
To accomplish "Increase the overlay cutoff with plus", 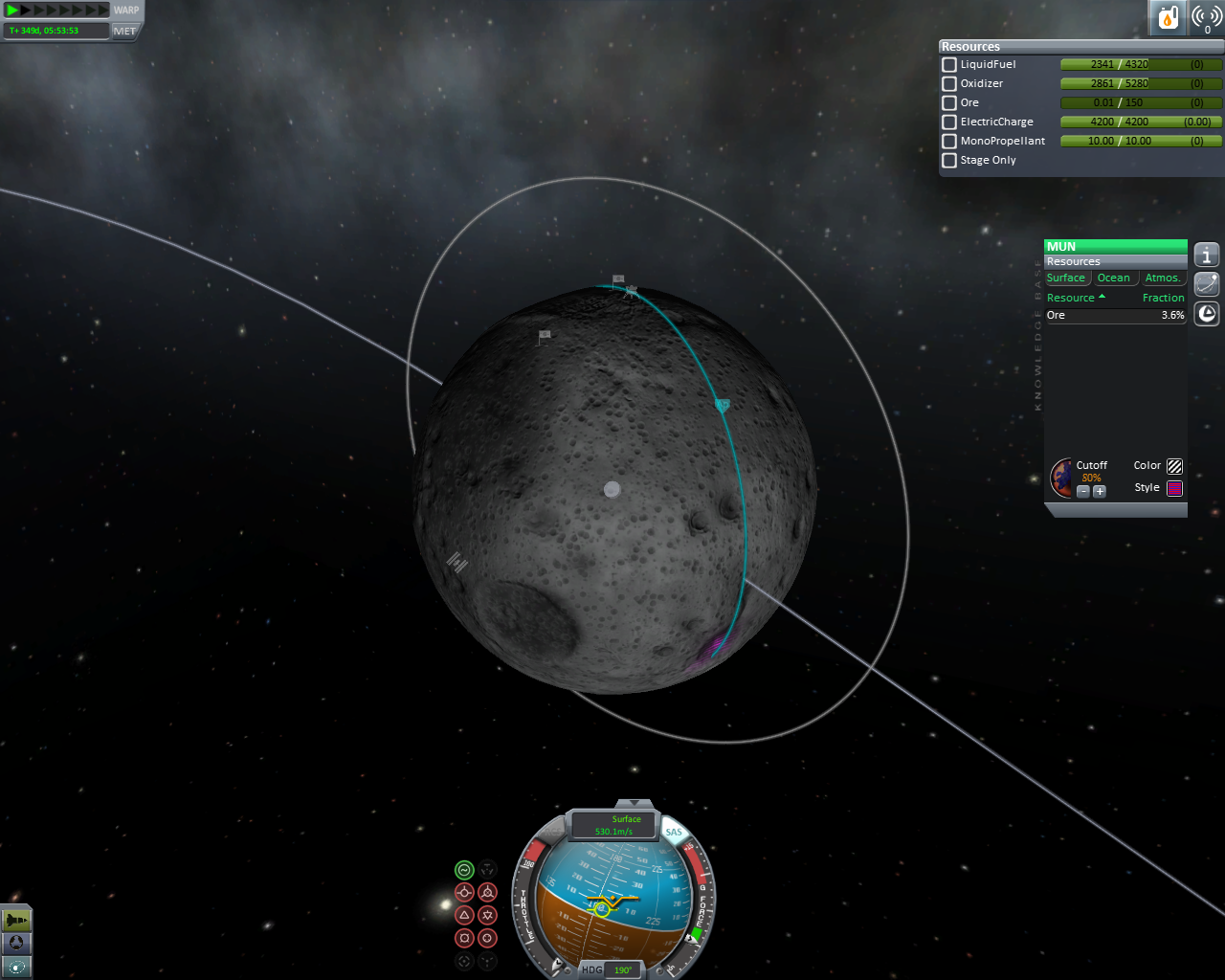I will [1100, 491].
